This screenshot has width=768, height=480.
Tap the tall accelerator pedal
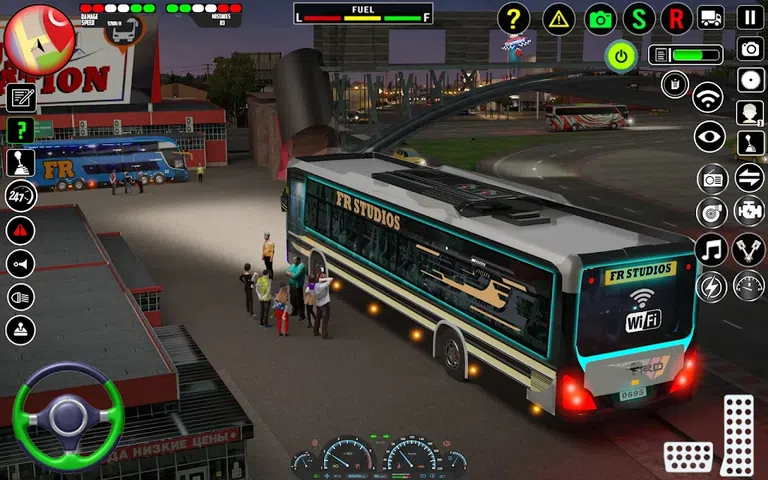coord(738,435)
